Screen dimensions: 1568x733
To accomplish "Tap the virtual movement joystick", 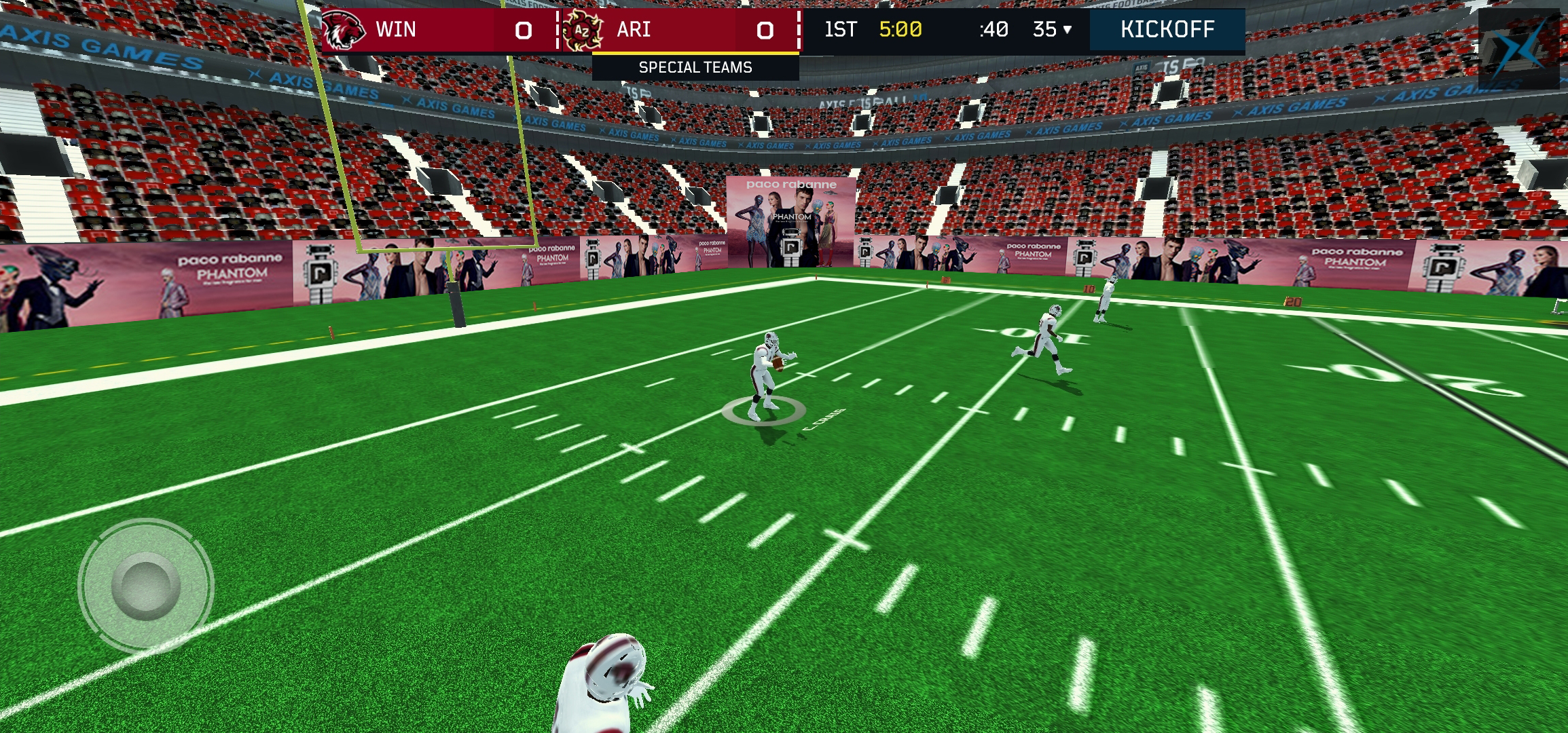I will tap(146, 586).
